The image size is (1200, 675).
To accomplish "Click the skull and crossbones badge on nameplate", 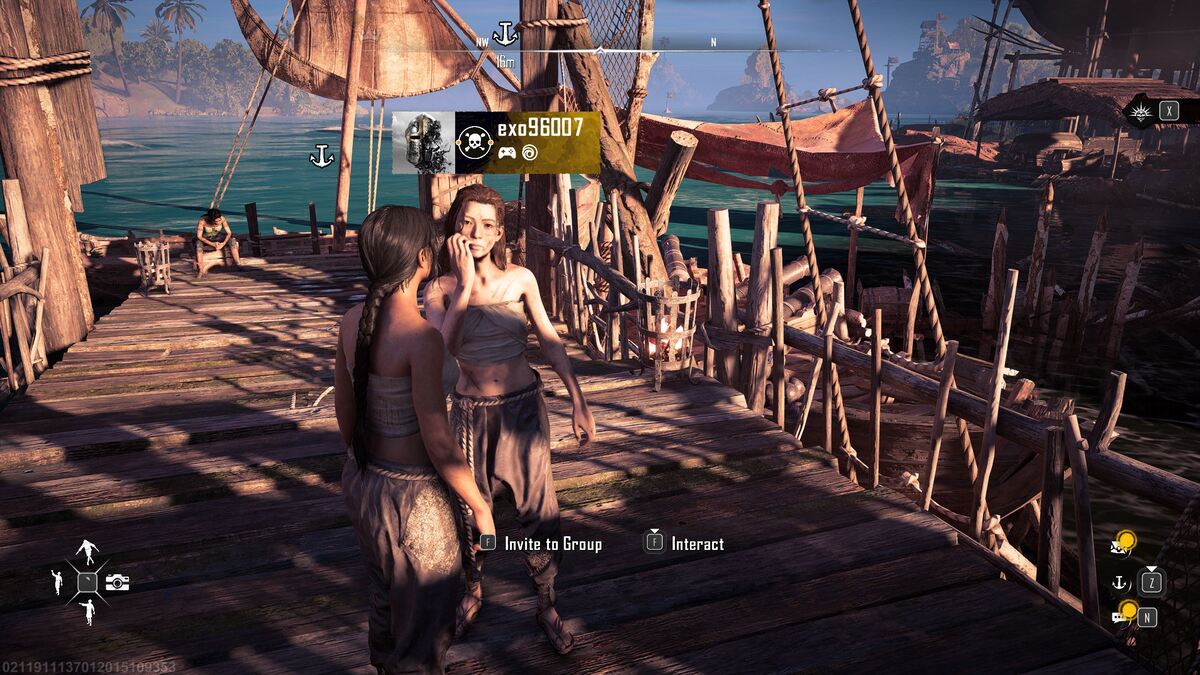I will tap(472, 142).
